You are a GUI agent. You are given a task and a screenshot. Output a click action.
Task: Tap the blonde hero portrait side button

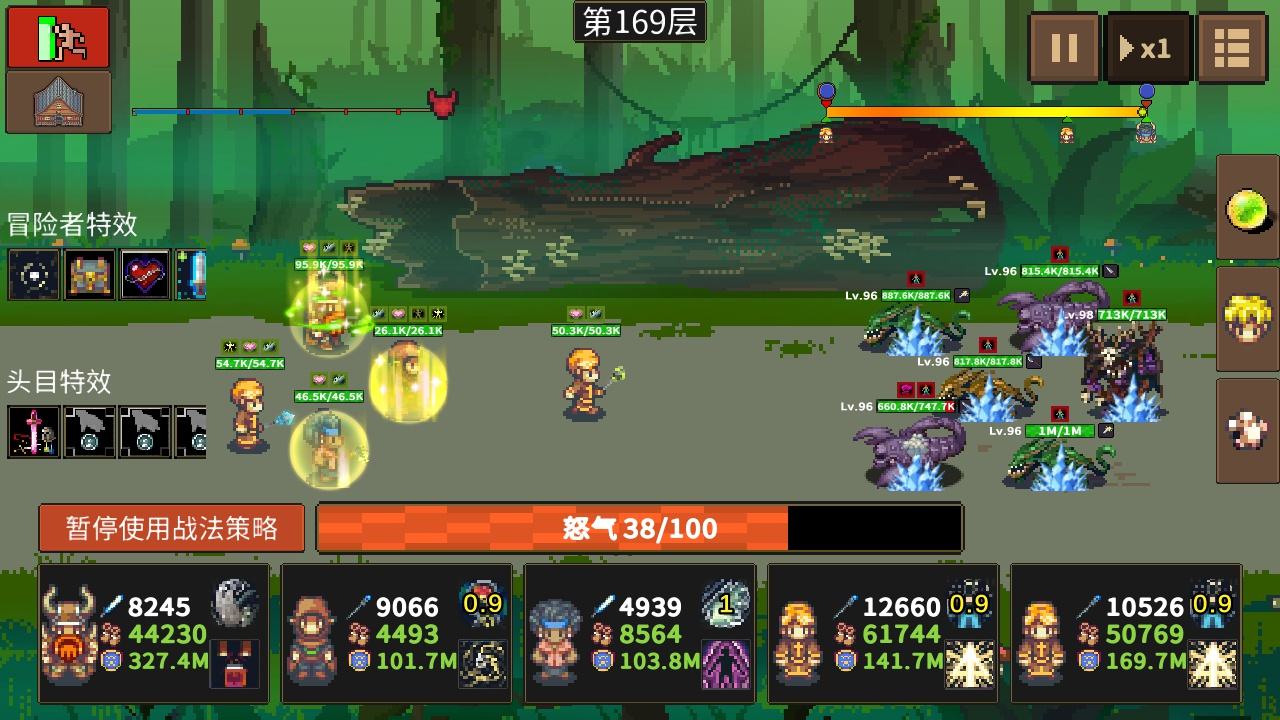click(1248, 319)
